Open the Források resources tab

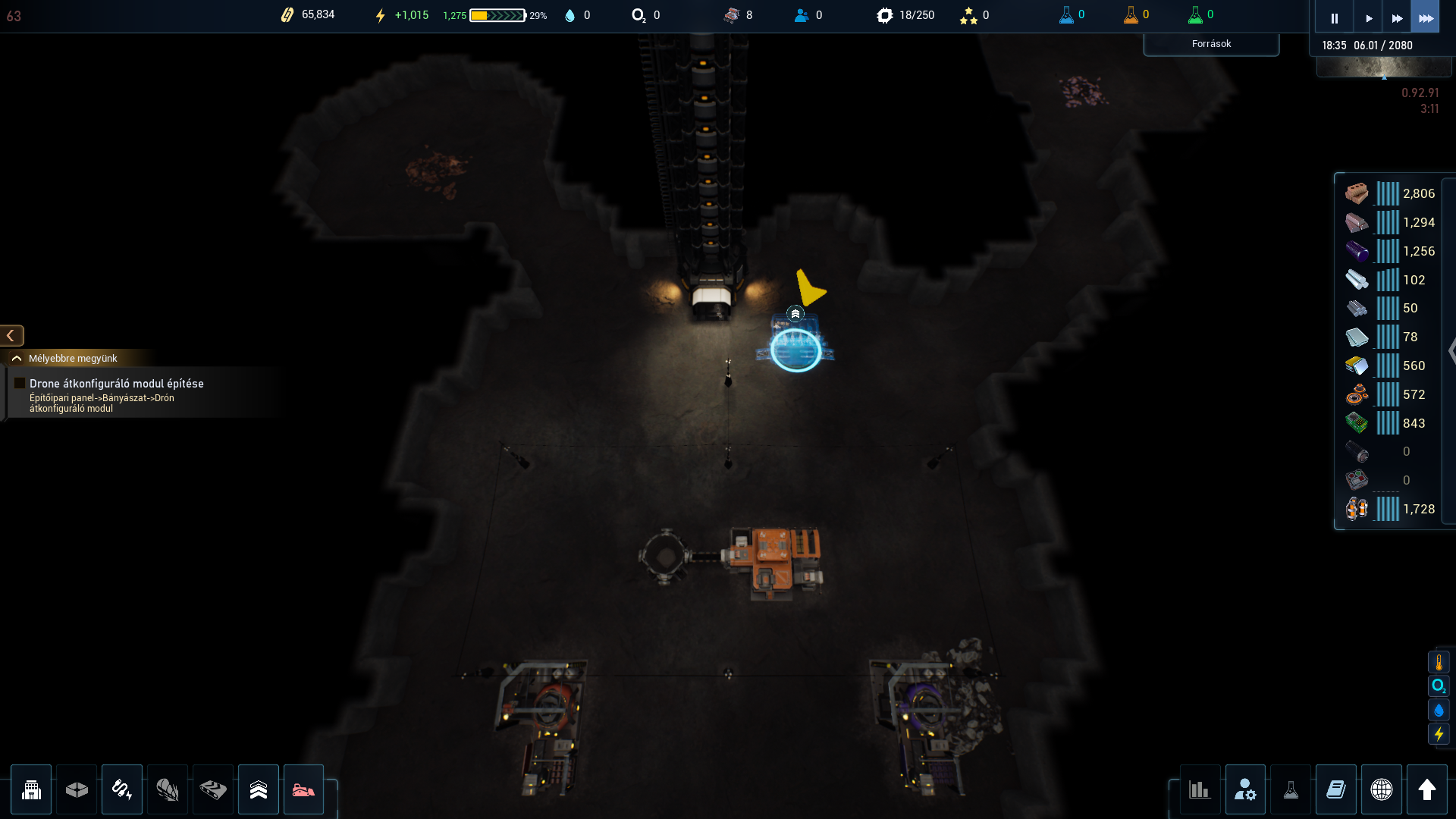(x=1211, y=44)
